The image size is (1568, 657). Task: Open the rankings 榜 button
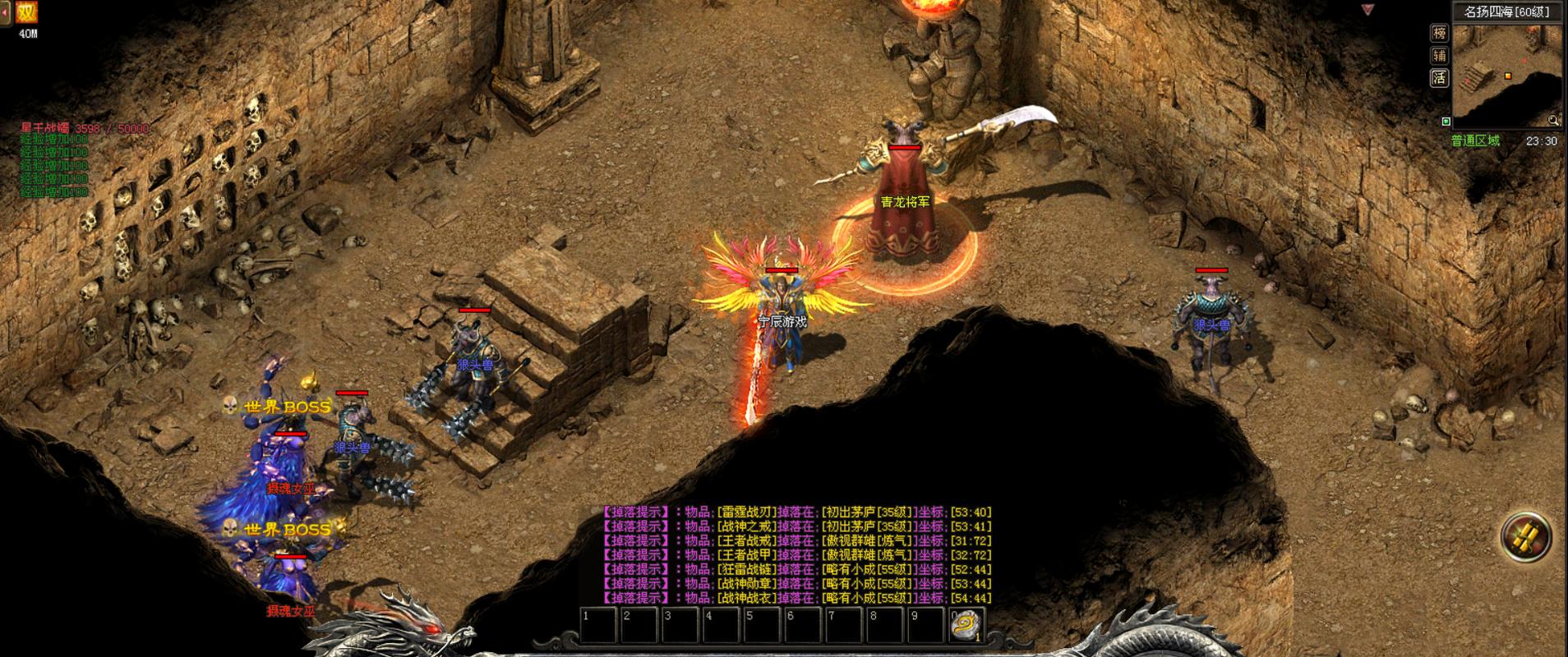1439,33
